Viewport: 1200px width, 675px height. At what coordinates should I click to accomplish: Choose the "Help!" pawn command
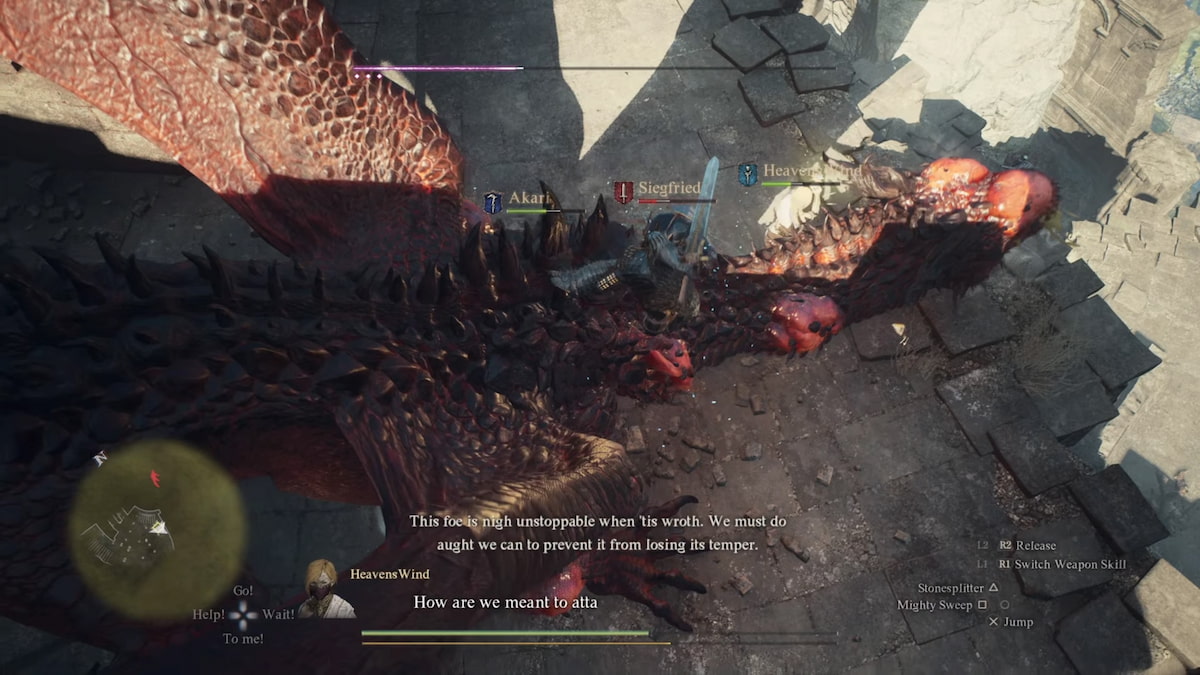(209, 614)
